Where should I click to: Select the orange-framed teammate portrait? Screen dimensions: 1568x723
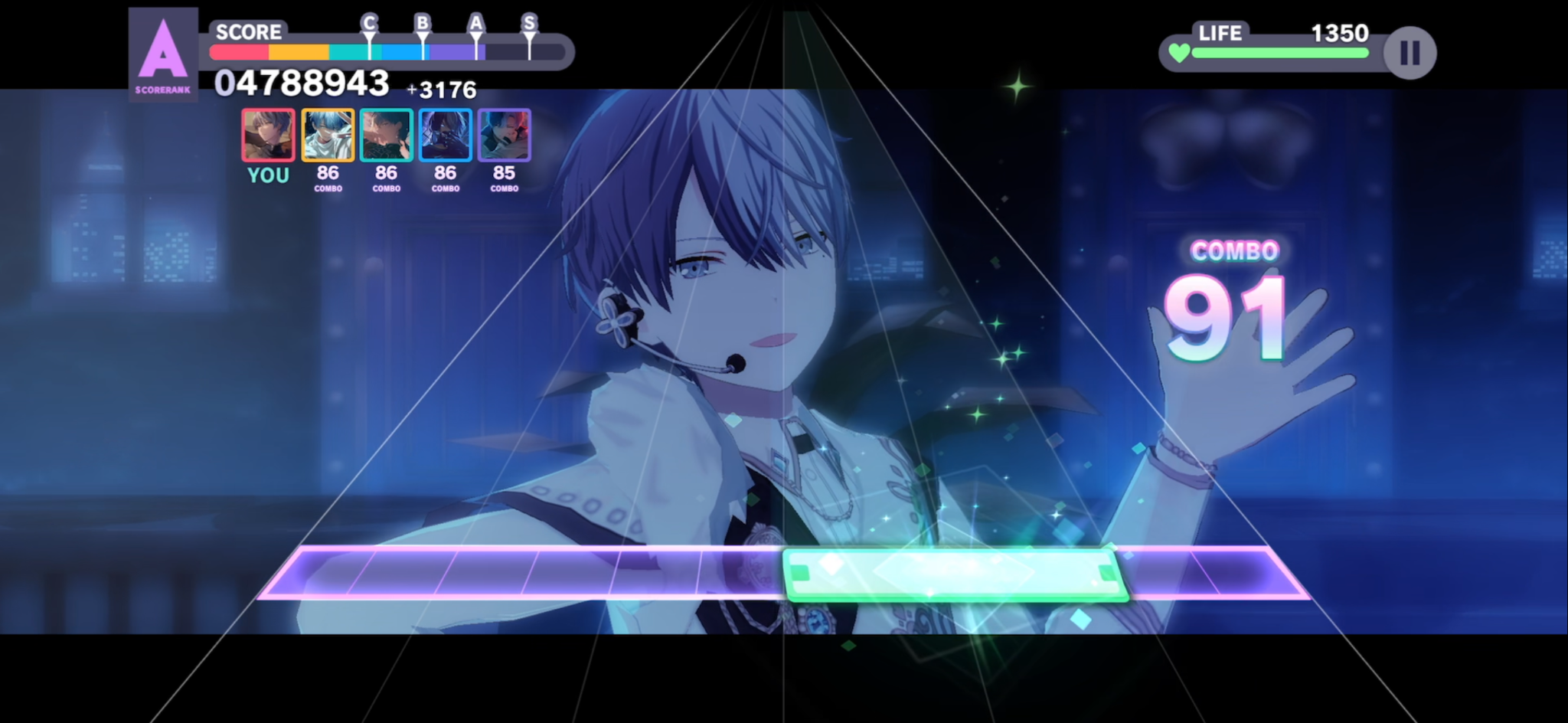pyautogui.click(x=328, y=135)
